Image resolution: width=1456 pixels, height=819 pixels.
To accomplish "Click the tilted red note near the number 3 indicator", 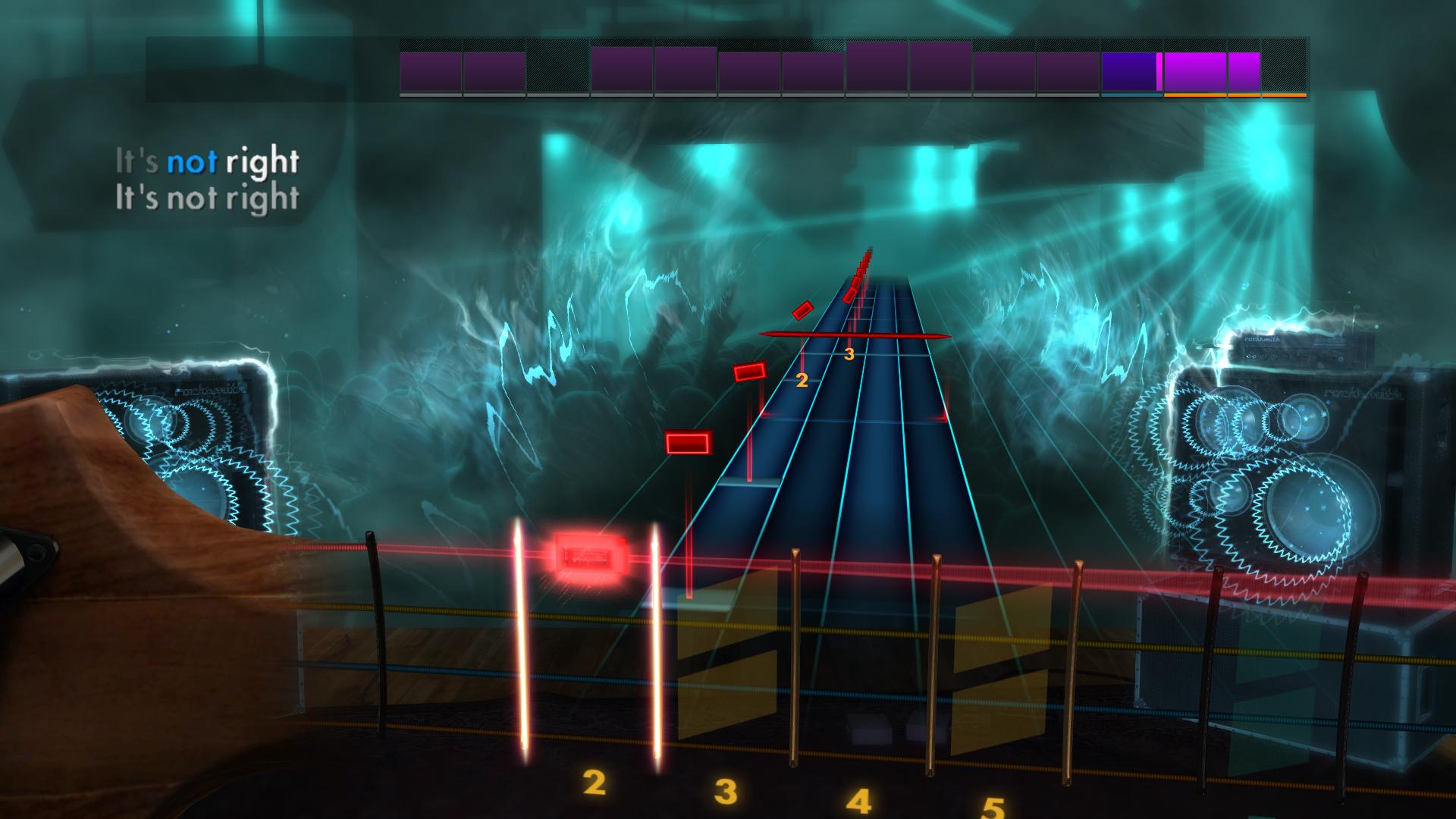I will (801, 311).
